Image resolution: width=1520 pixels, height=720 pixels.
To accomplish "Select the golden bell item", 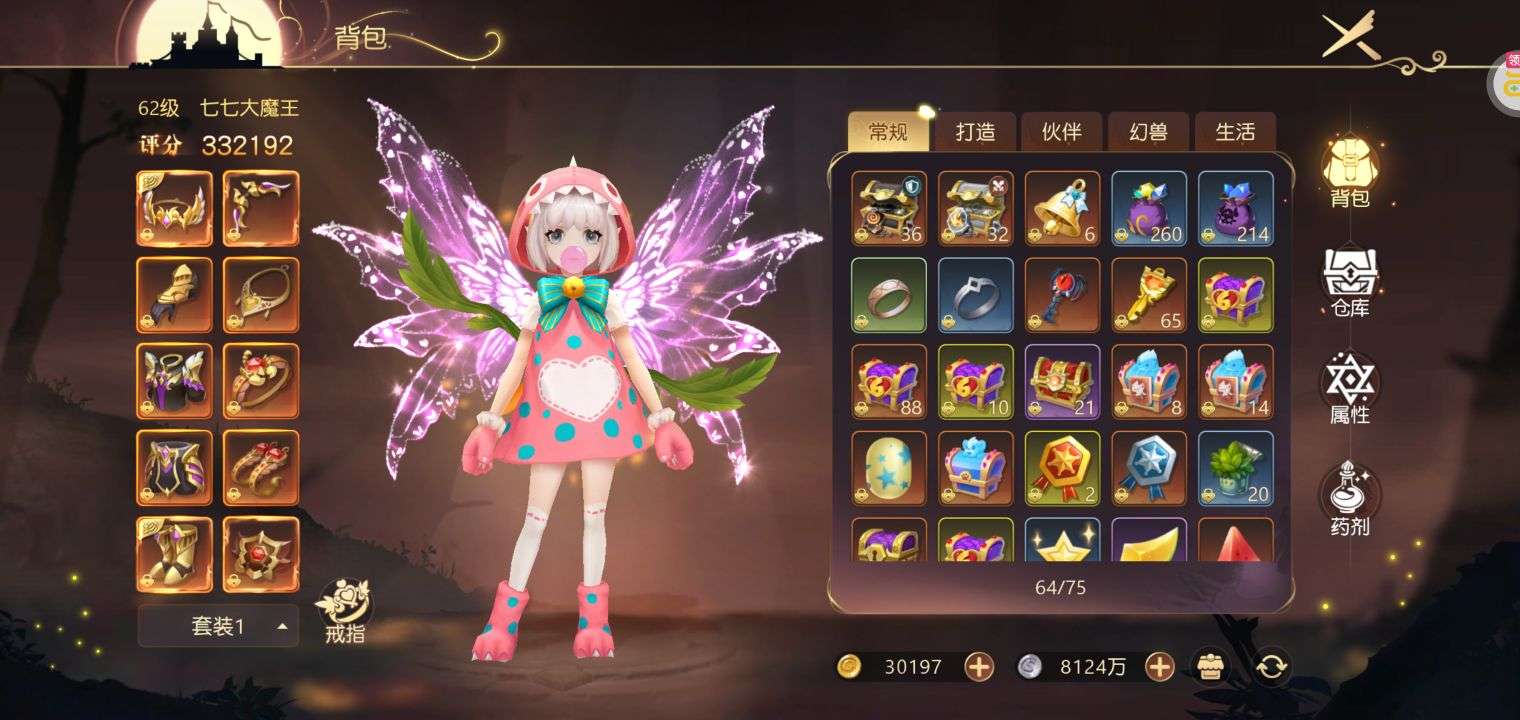I will 1062,208.
